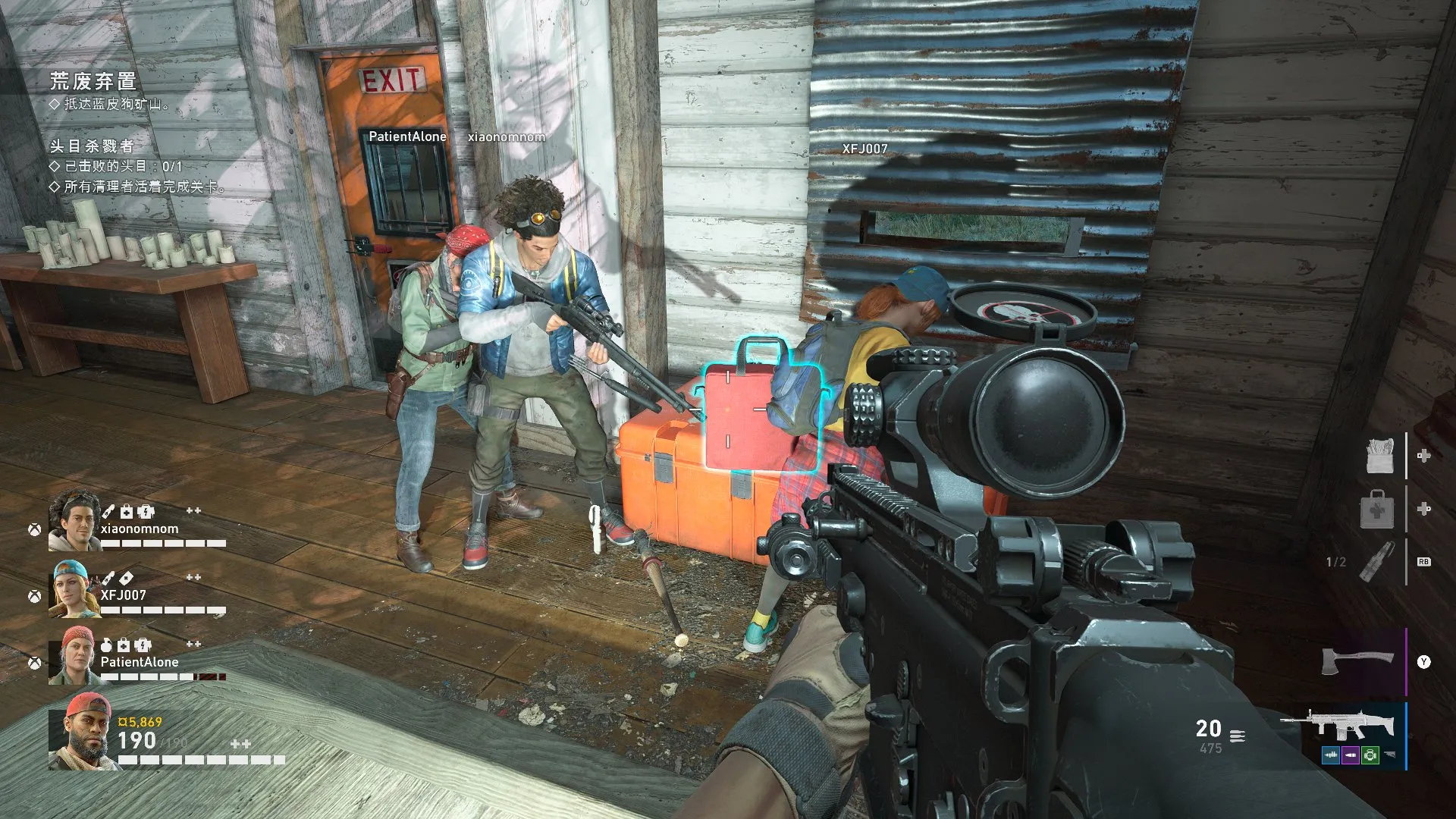The height and width of the screenshot is (819, 1456).
Task: Click the purple bullet attachment icon
Action: (x=1351, y=755)
